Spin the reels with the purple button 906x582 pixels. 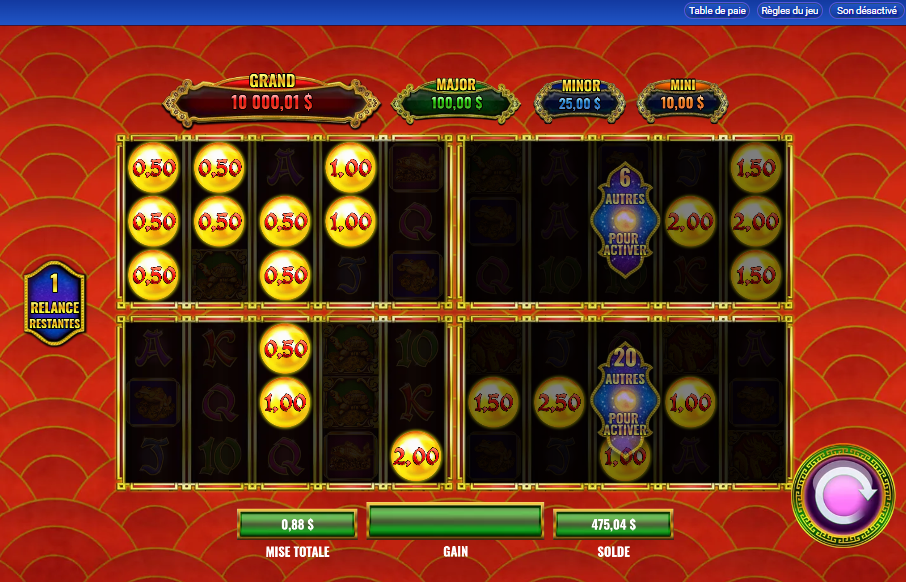pyautogui.click(x=843, y=495)
